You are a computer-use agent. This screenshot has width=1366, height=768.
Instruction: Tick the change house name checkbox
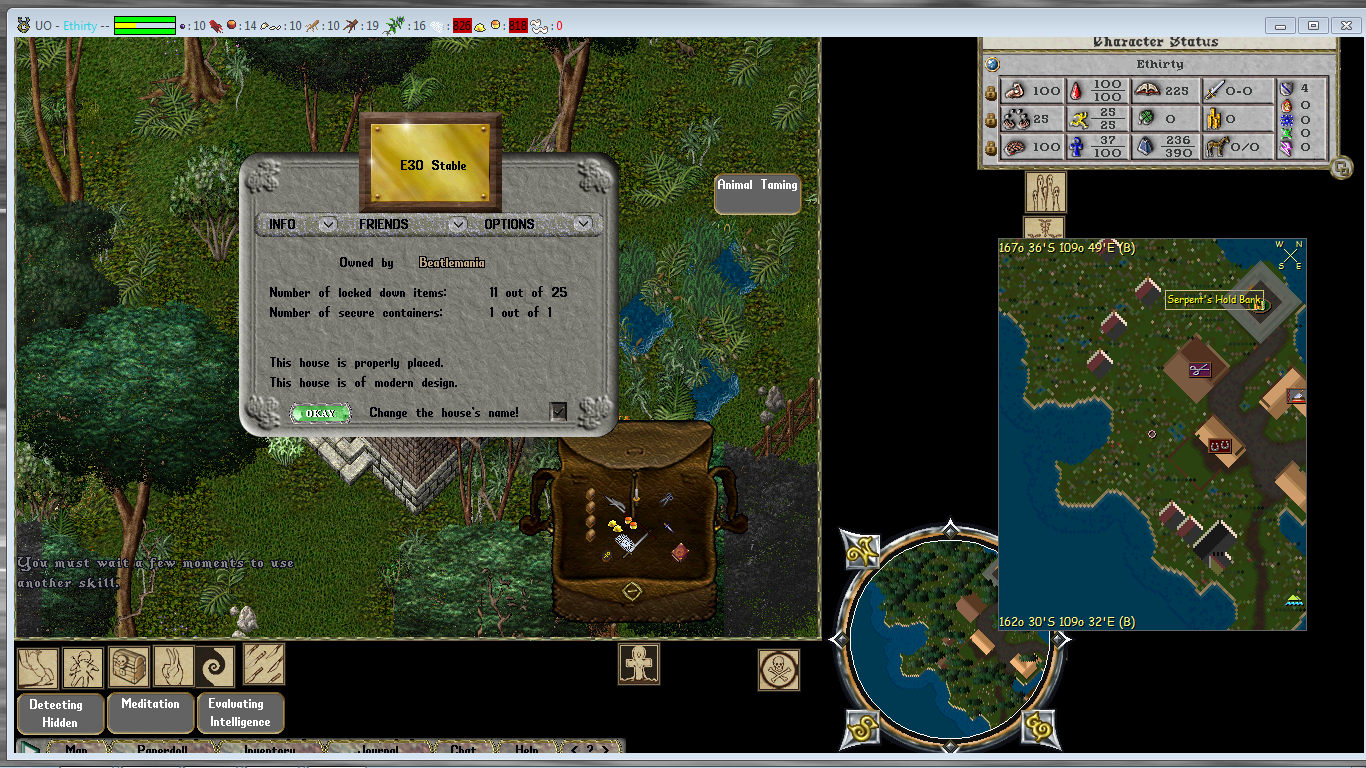[558, 411]
